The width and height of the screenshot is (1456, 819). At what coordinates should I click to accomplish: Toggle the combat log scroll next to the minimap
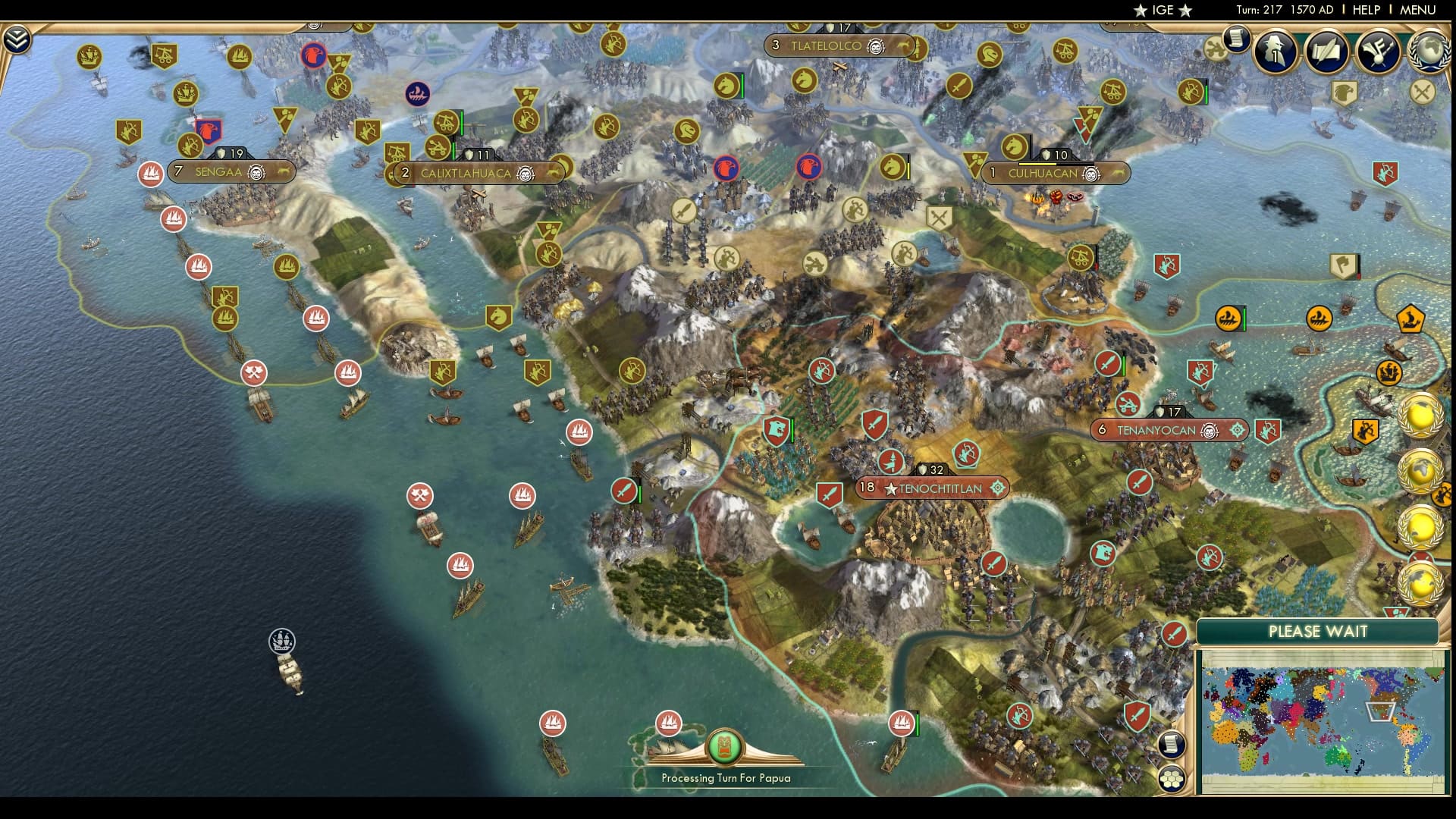(x=1172, y=746)
